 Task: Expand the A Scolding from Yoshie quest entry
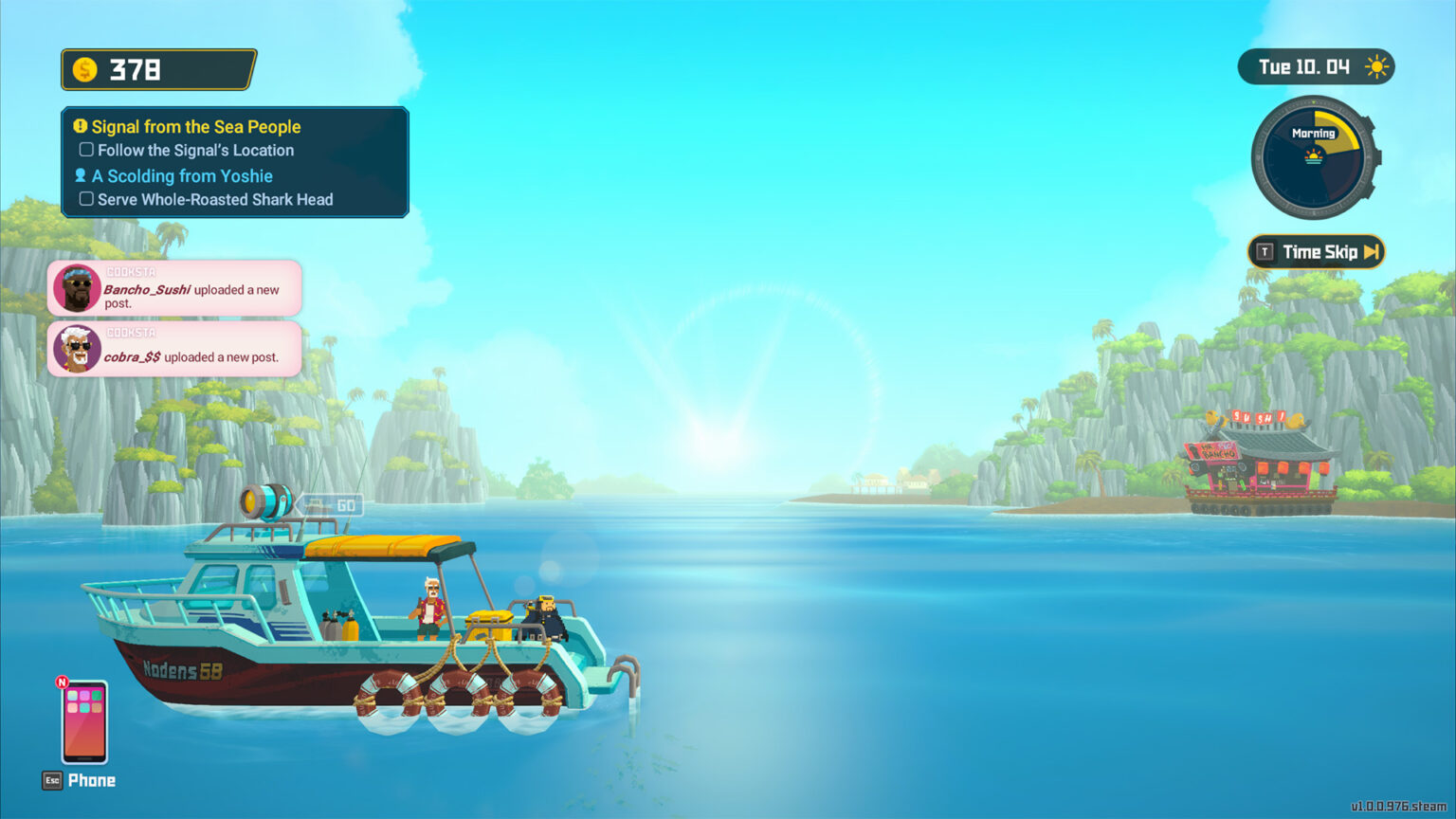[x=181, y=175]
